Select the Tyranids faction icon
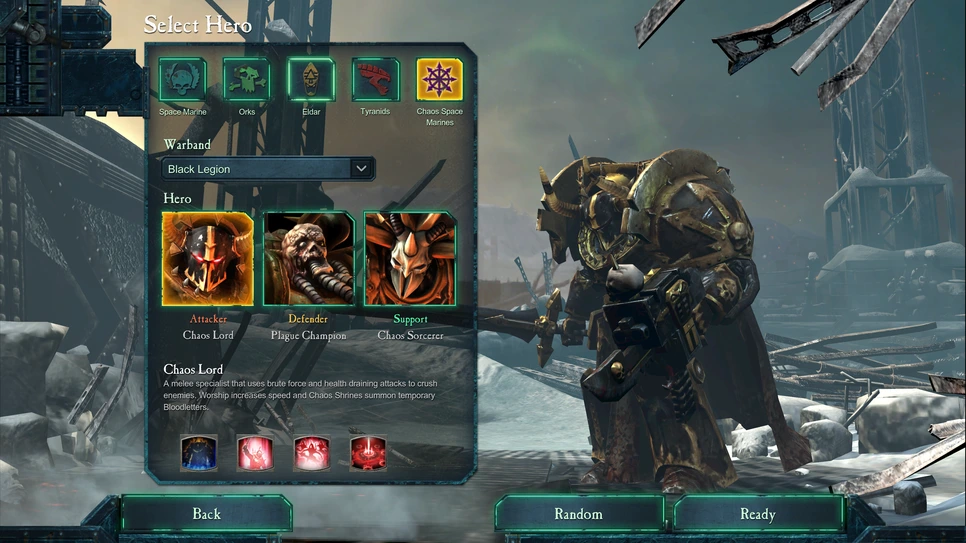The image size is (966, 543). [375, 80]
